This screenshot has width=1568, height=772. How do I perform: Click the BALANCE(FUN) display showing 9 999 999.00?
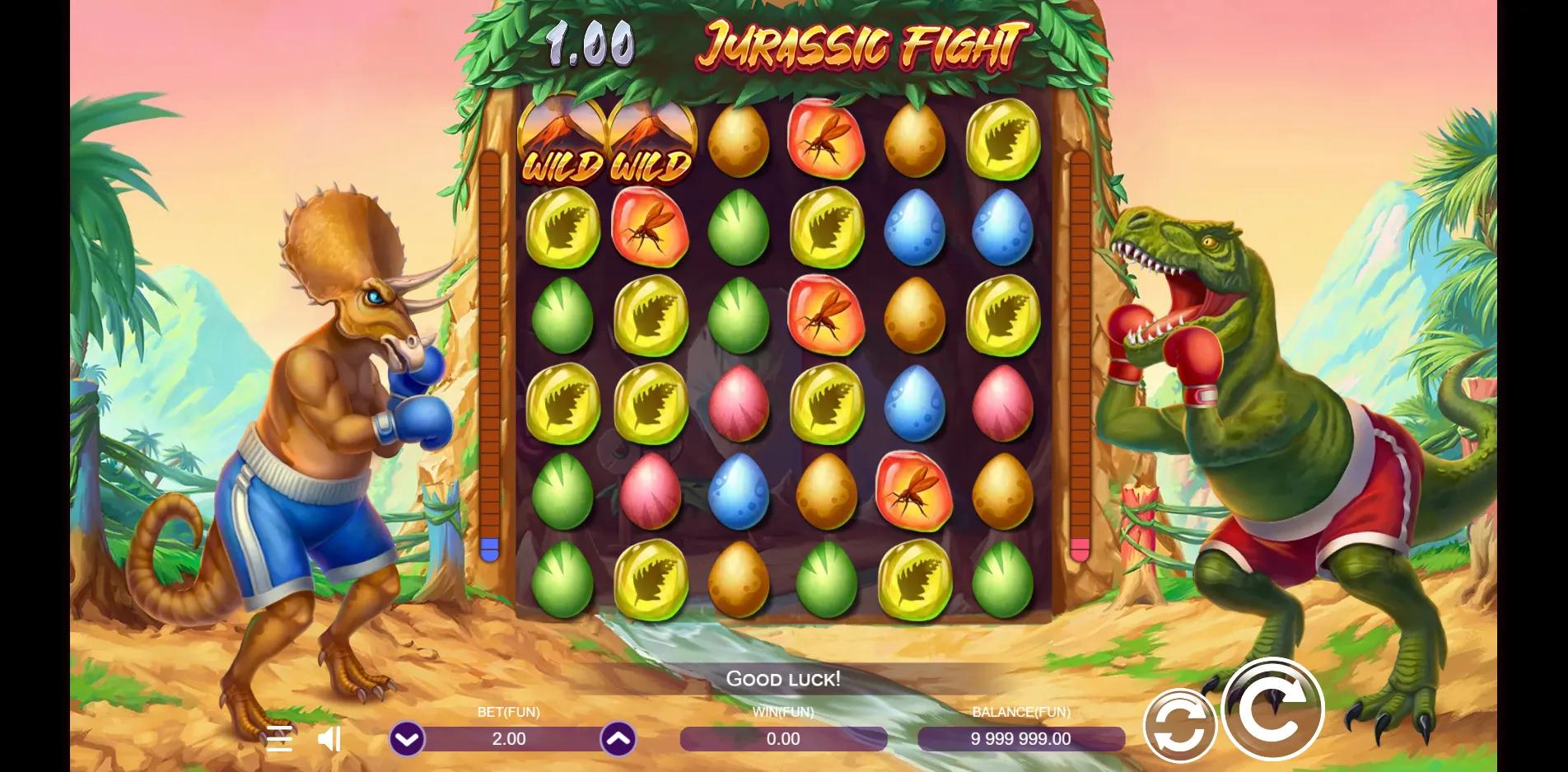[1020, 739]
